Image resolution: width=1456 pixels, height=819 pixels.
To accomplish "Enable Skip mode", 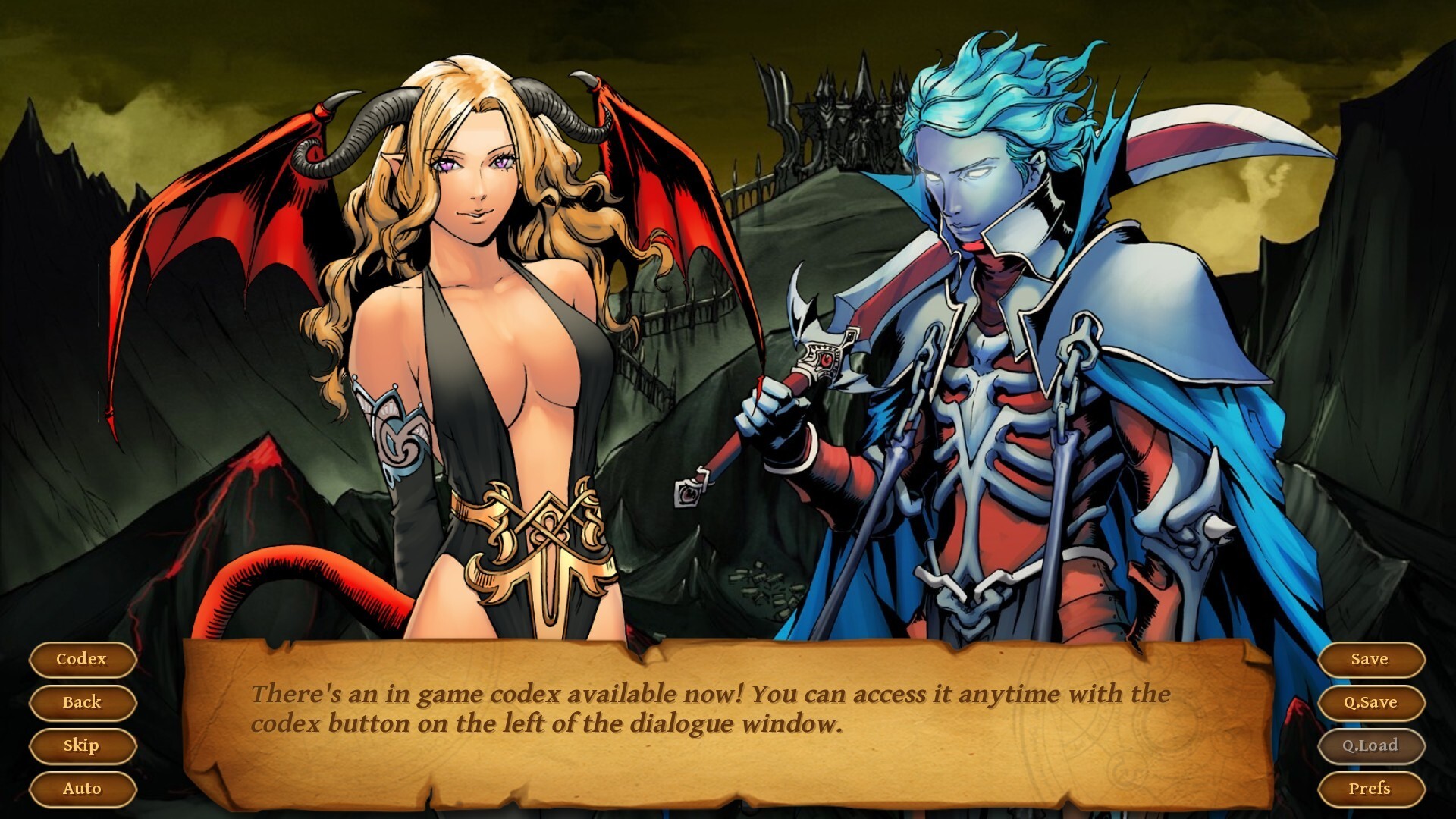I will tap(82, 745).
